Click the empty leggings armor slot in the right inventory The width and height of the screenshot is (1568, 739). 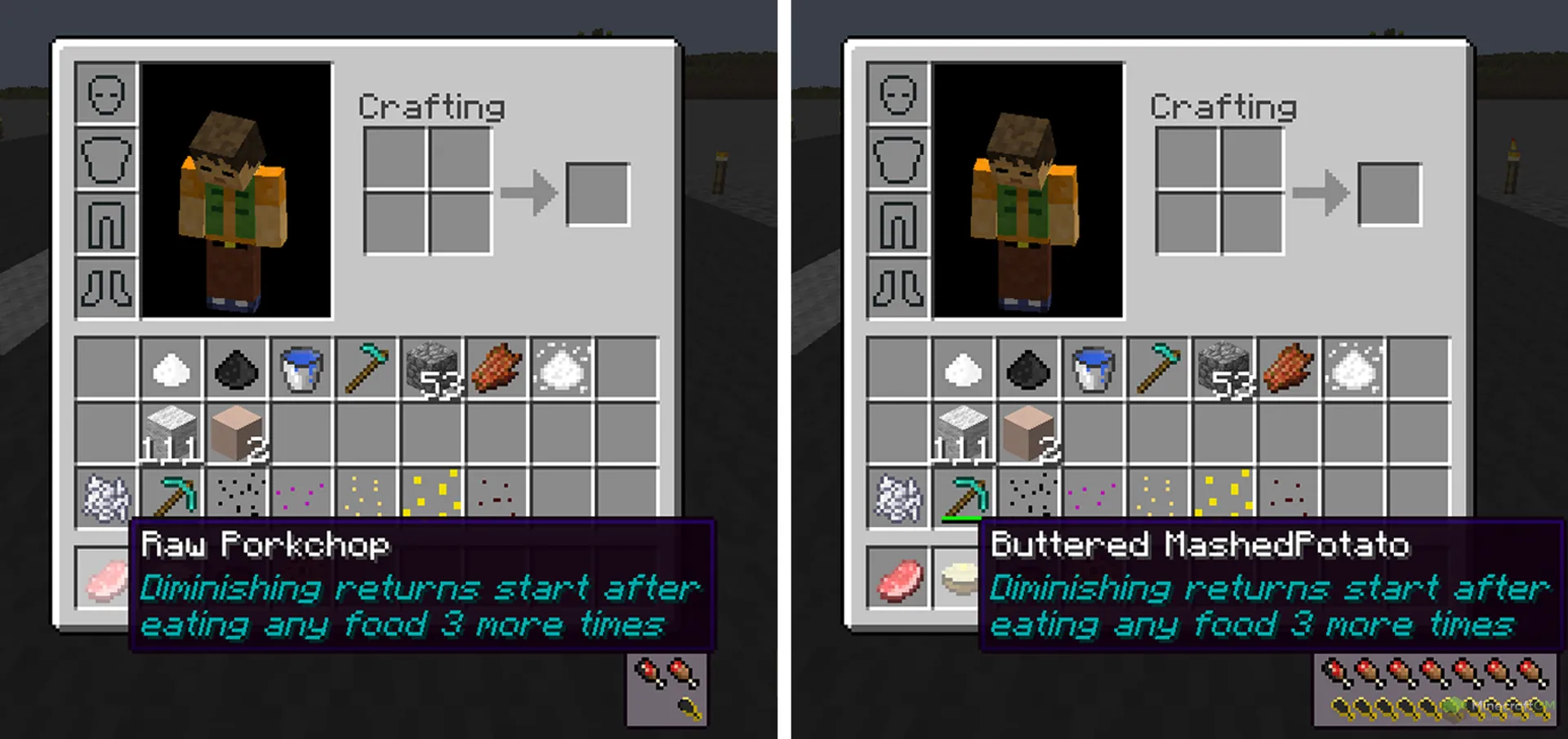[x=898, y=224]
